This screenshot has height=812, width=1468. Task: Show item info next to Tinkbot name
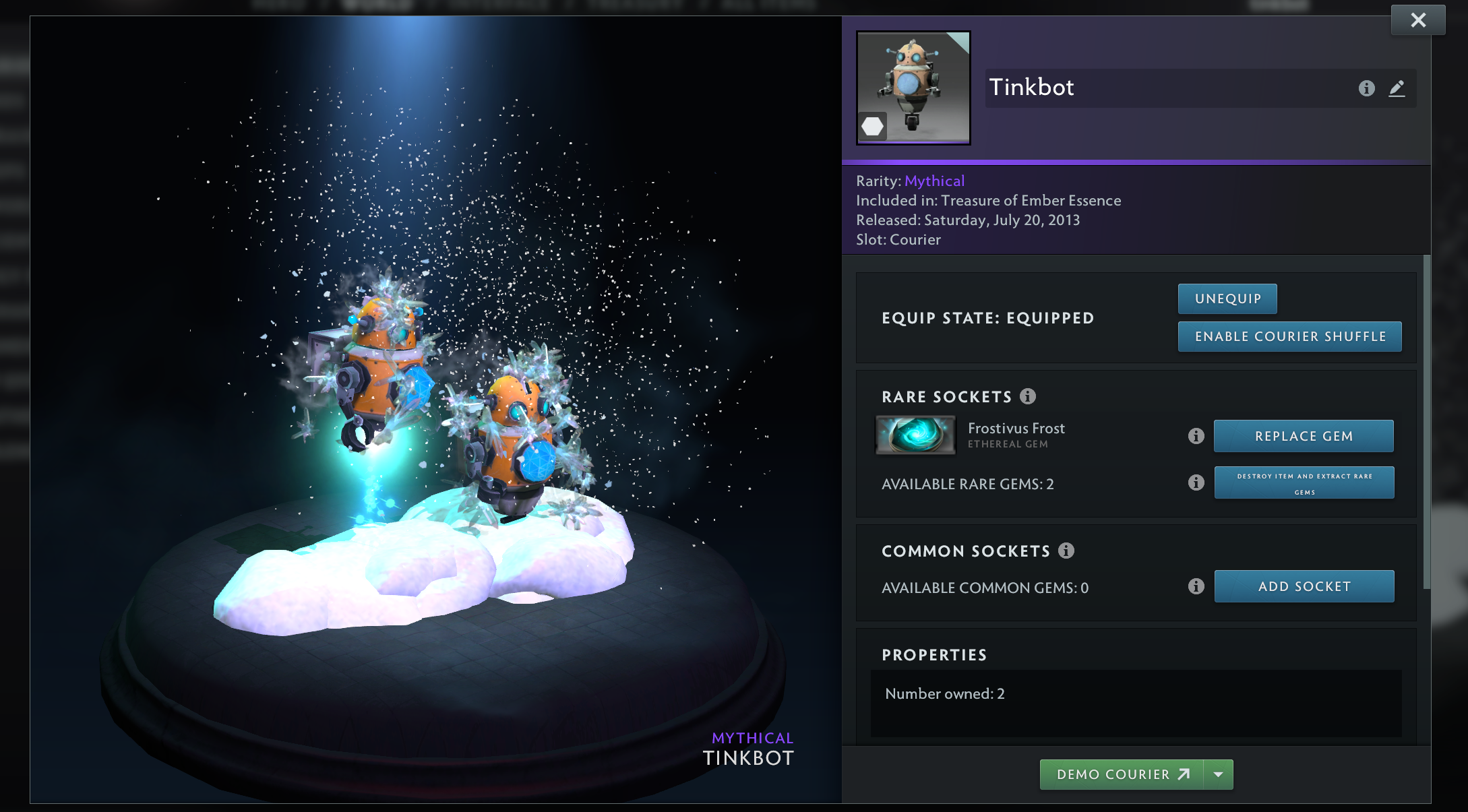(1366, 88)
